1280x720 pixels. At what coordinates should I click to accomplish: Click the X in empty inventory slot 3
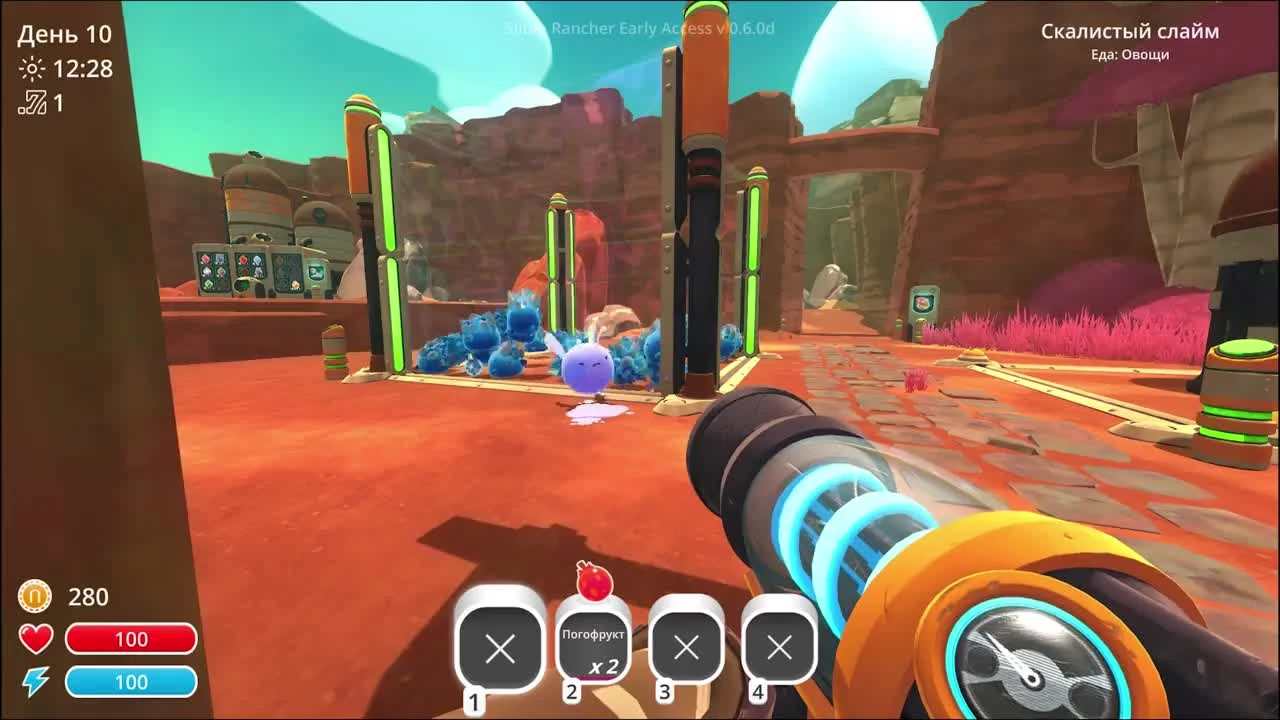click(x=687, y=648)
